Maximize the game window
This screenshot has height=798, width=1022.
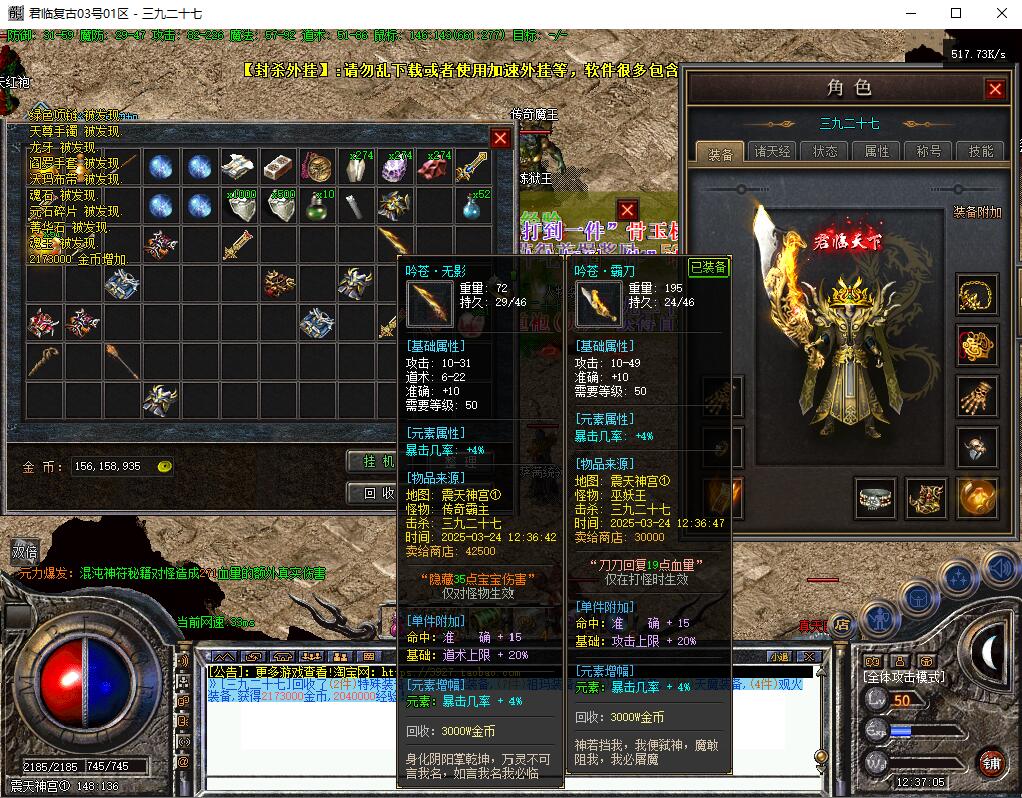(x=956, y=13)
